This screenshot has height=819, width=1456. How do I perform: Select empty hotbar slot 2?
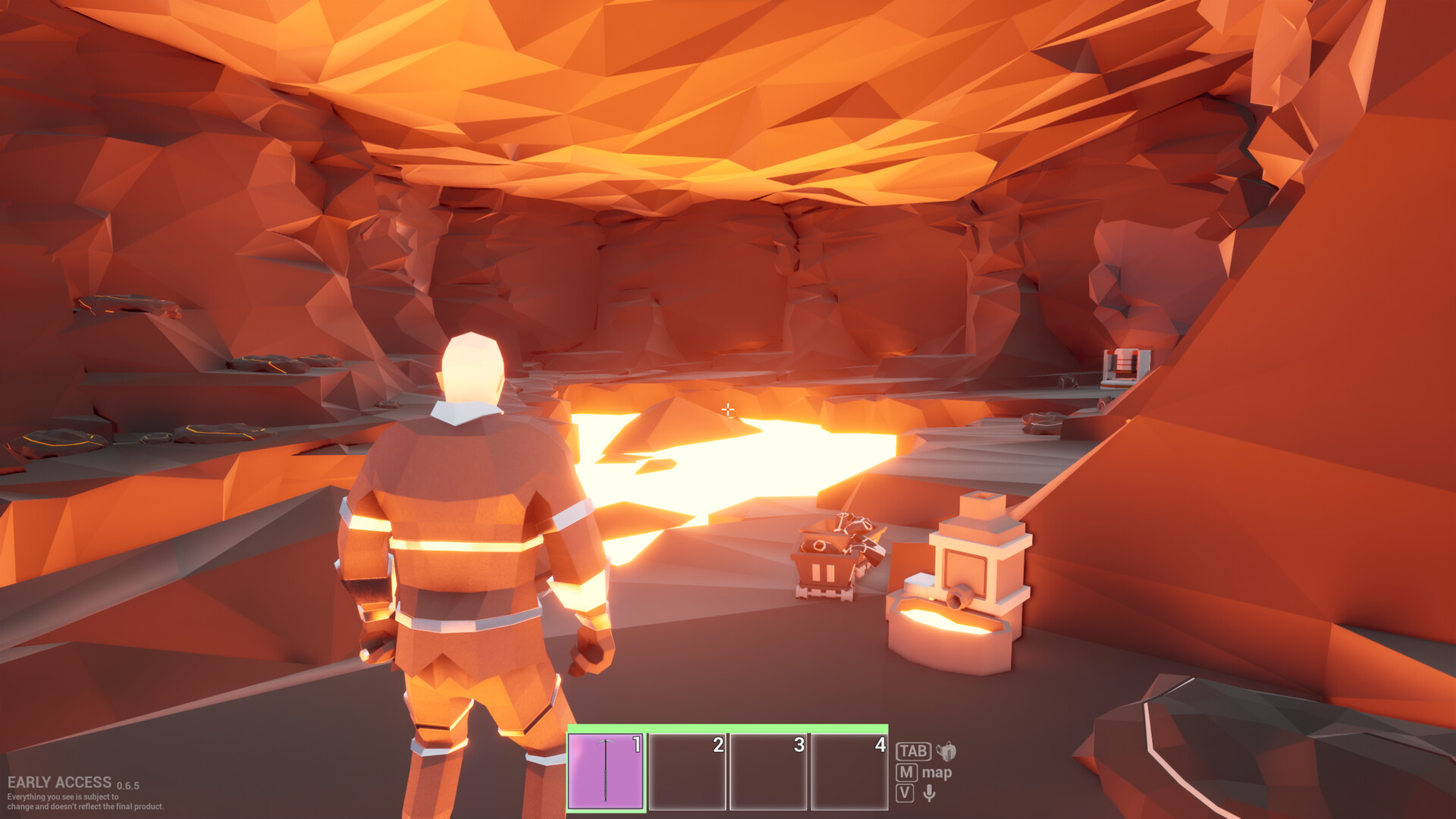click(x=689, y=770)
